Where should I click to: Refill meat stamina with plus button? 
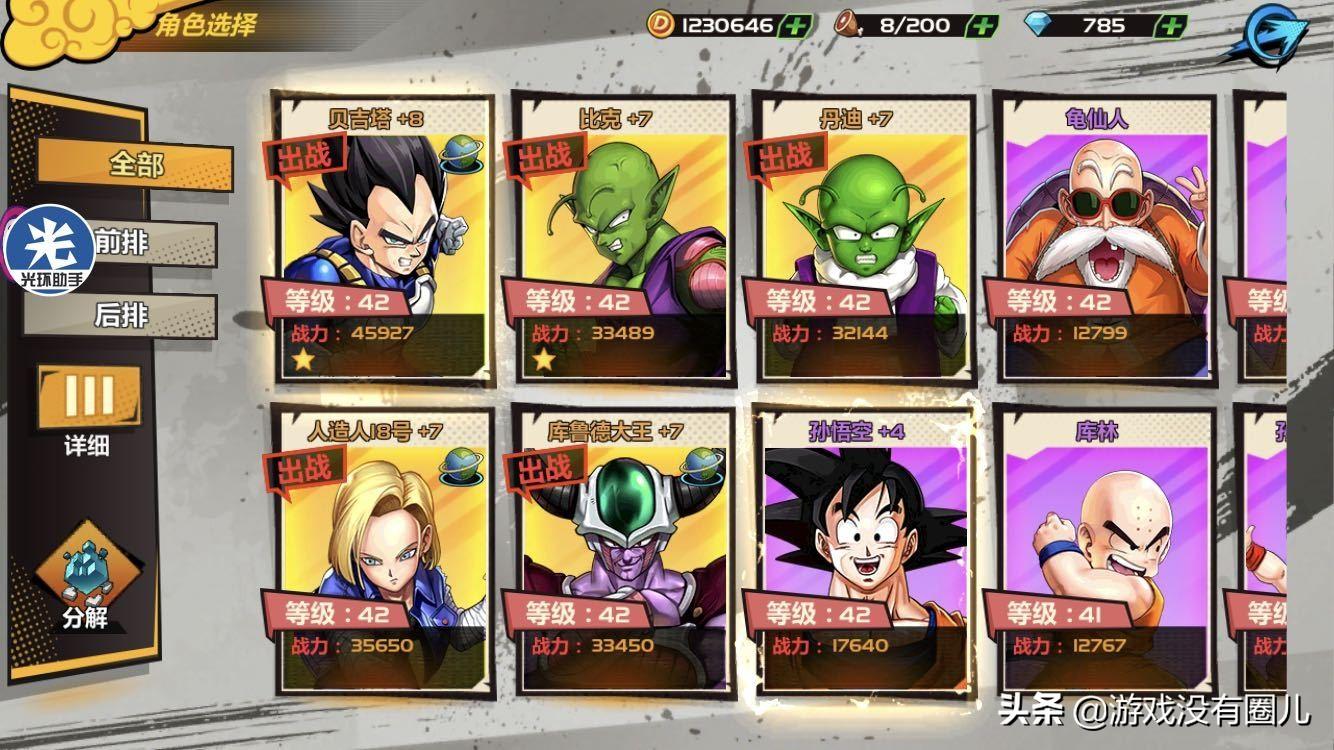coord(983,26)
